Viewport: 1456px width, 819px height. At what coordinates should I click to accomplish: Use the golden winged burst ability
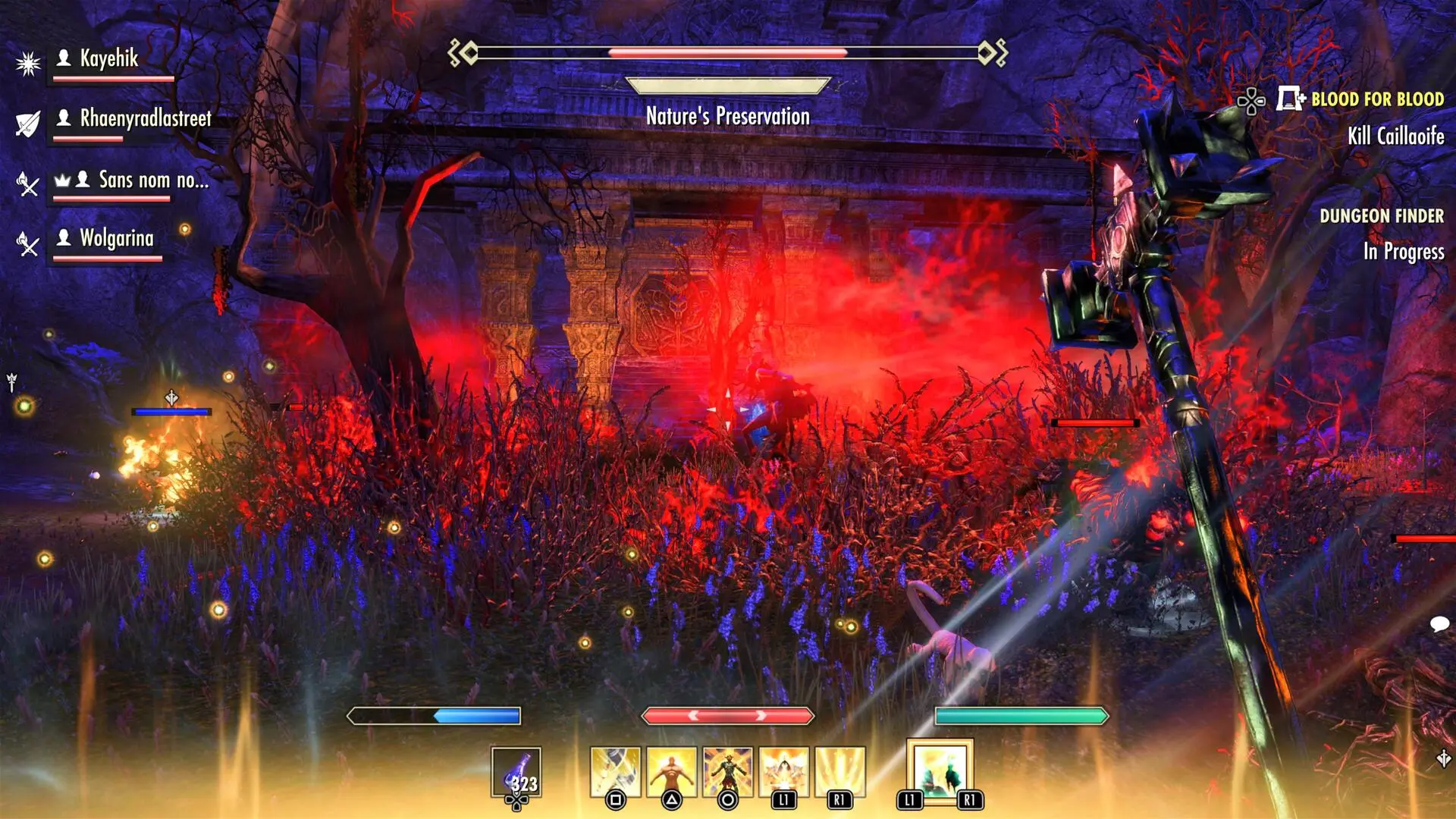783,772
